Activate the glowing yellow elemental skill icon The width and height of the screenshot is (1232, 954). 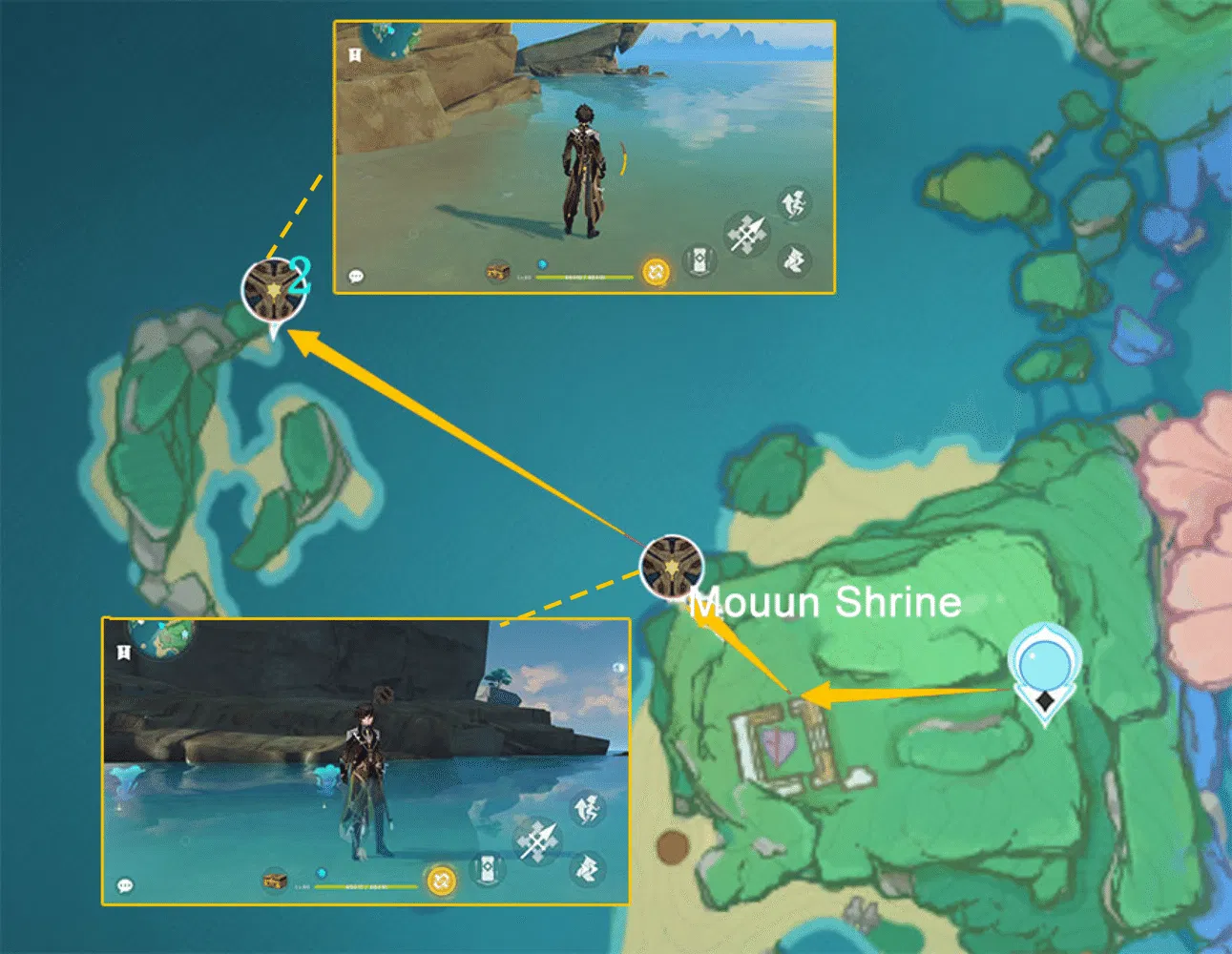(x=654, y=271)
